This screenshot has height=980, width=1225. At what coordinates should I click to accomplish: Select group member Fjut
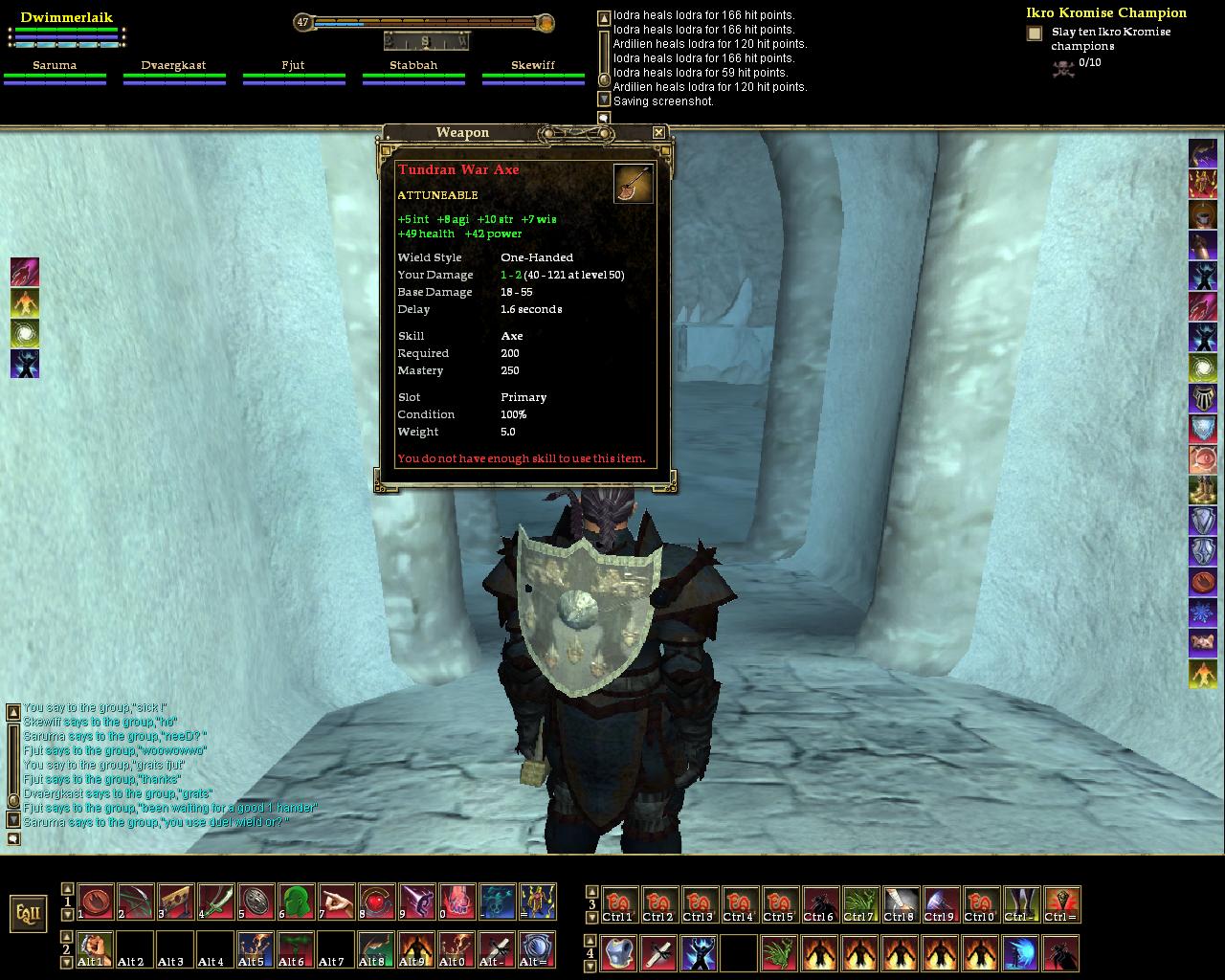point(293,66)
